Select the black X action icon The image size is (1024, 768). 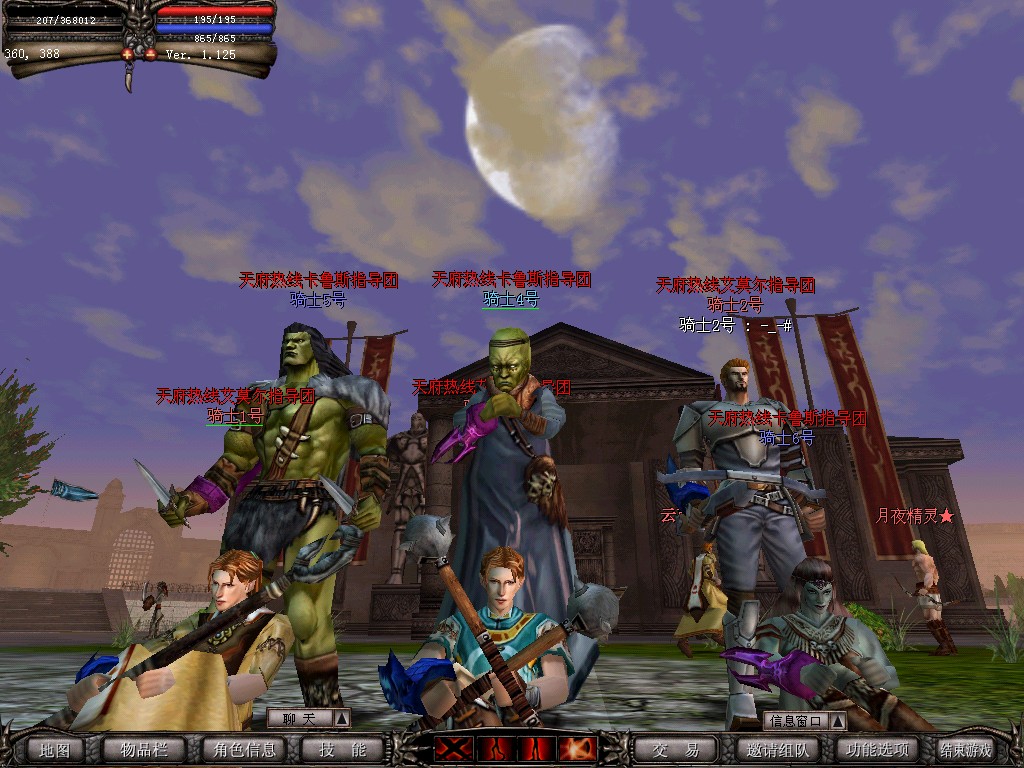453,748
